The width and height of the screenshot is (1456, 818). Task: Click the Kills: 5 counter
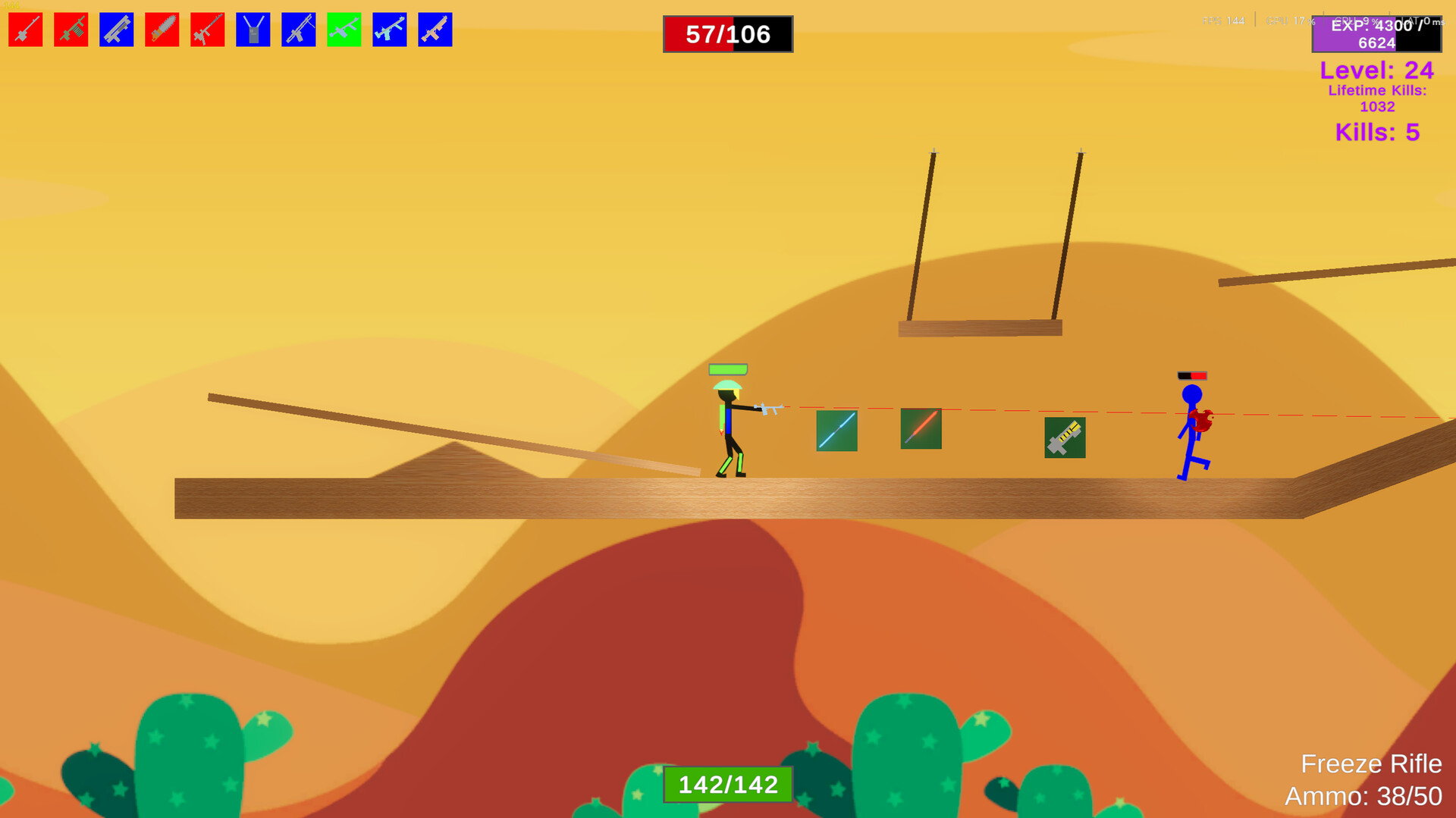pos(1379,133)
